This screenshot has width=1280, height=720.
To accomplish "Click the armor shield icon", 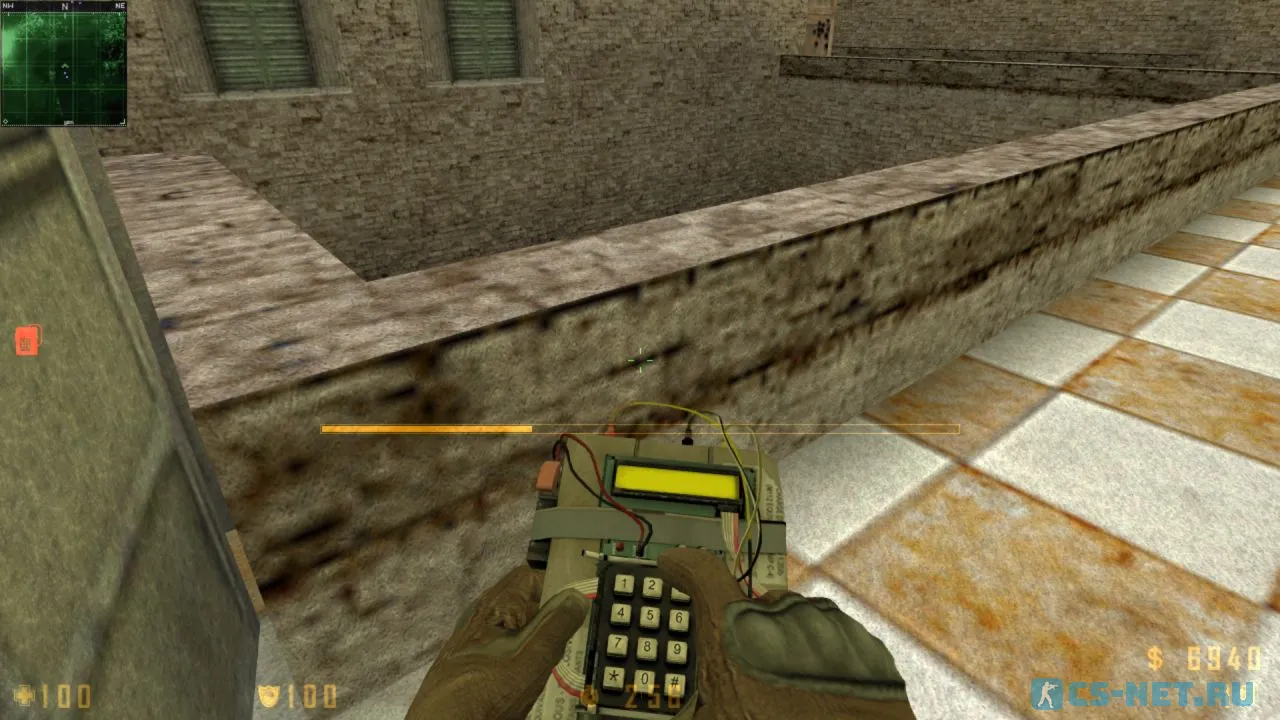I will (270, 693).
